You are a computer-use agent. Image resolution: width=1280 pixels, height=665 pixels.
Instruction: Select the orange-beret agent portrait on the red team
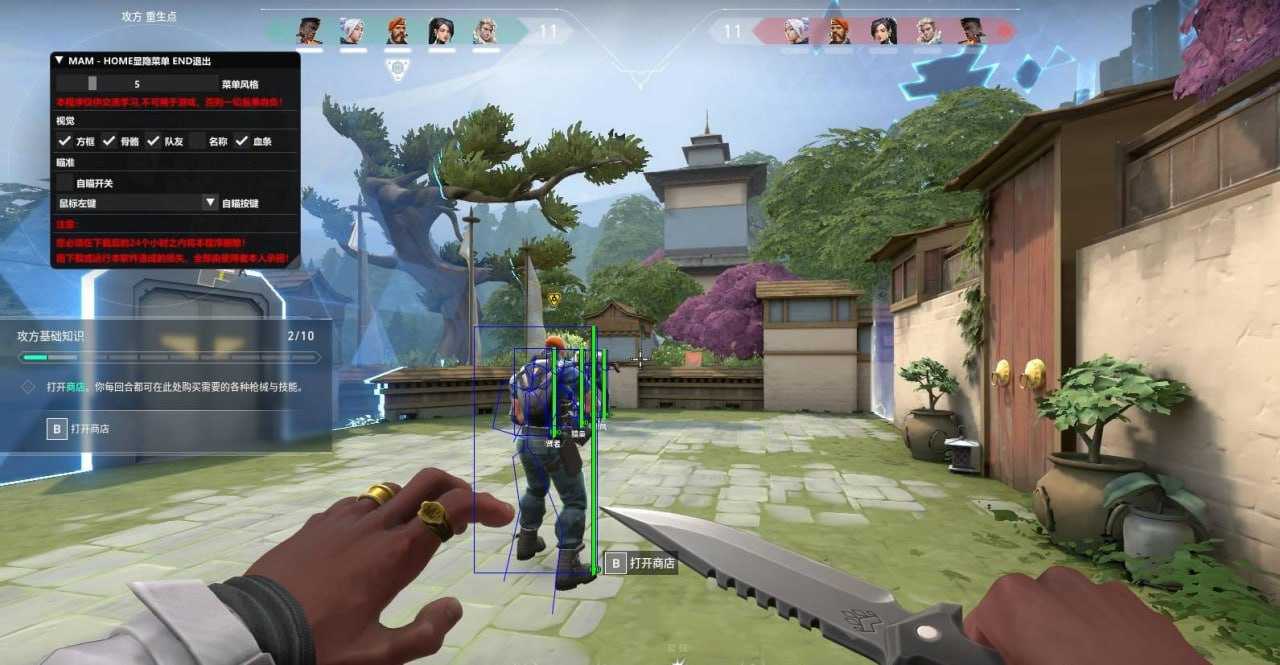[x=839, y=31]
